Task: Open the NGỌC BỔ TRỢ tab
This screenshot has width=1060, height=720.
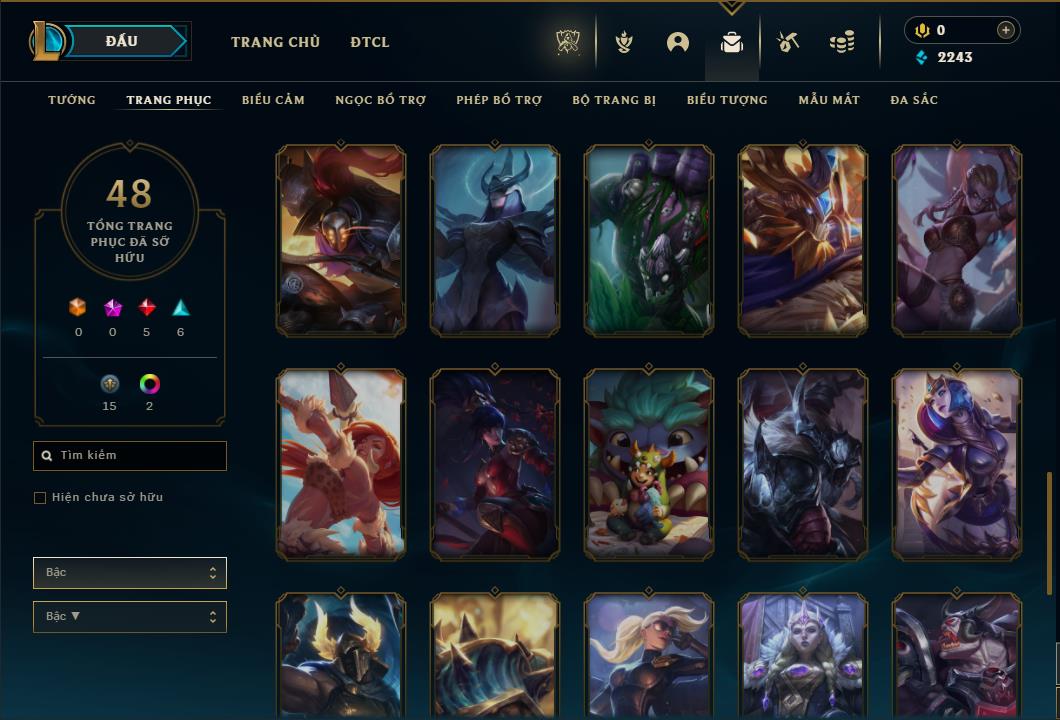Action: point(380,100)
